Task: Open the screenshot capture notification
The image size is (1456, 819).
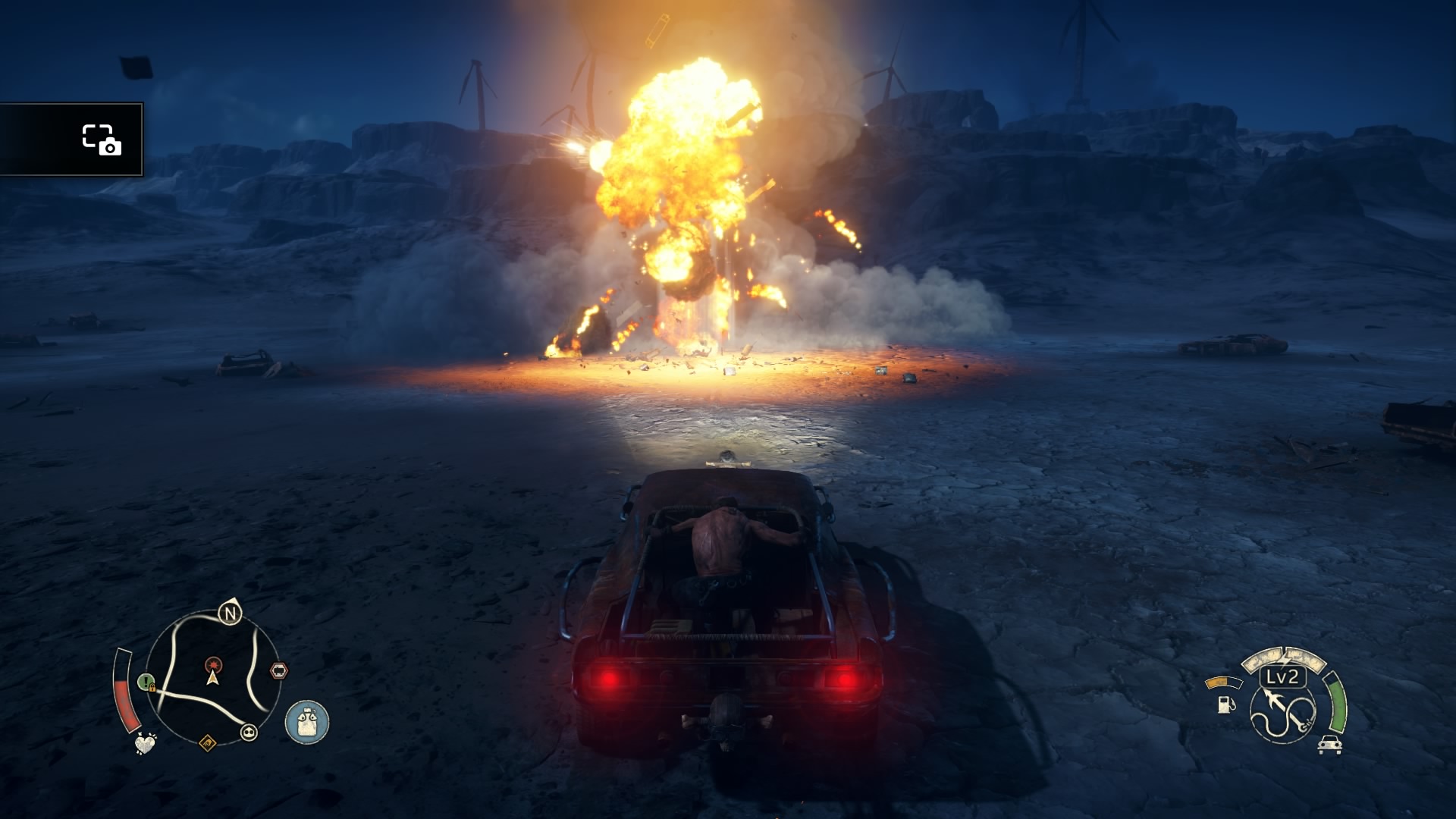Action: pyautogui.click(x=72, y=140)
